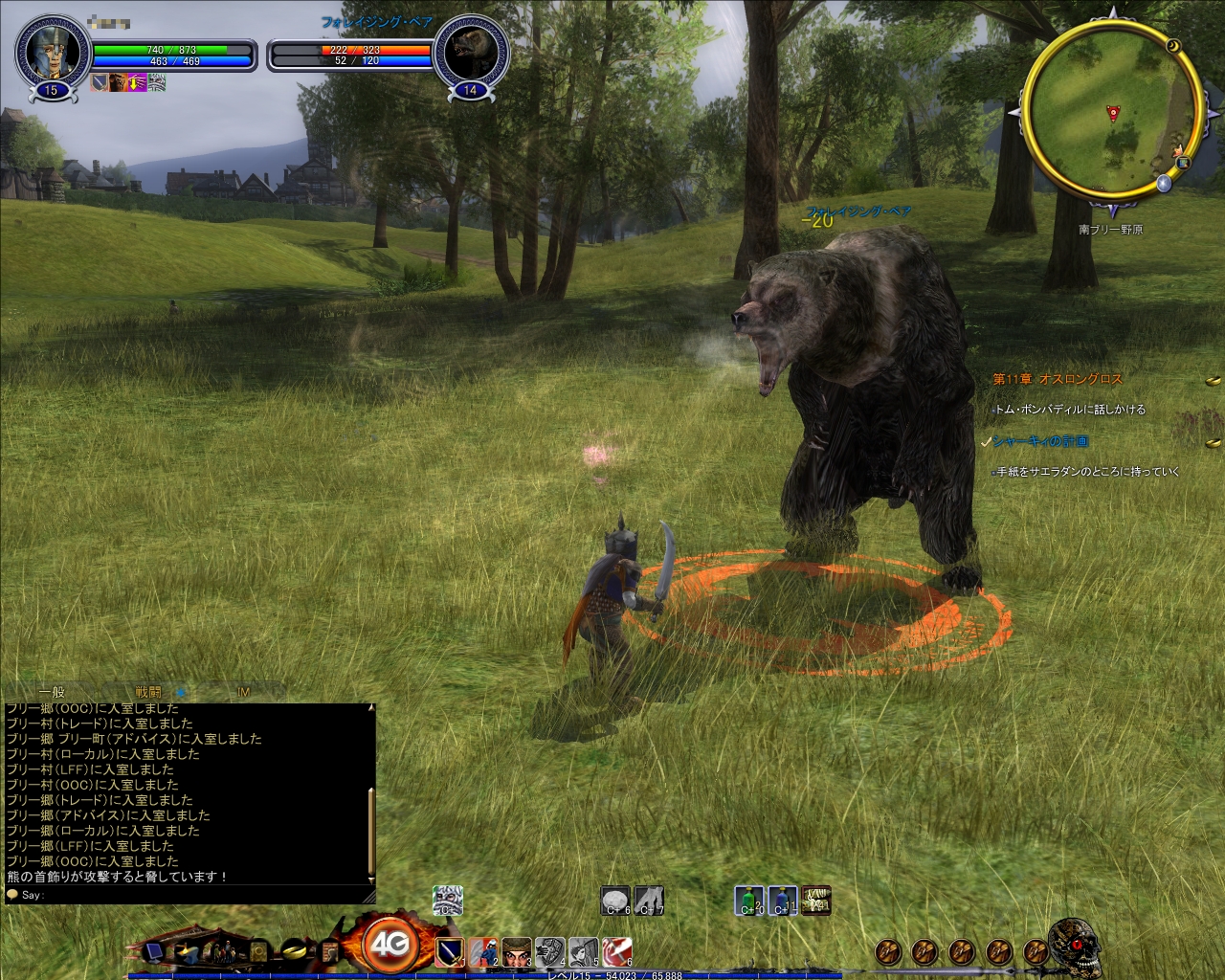
Task: Use the blue potion quickslot
Action: 782,901
